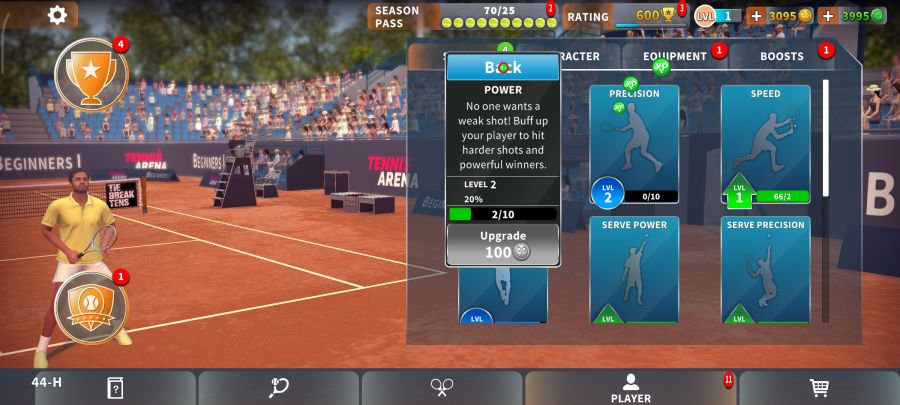
Task: Upgrade Power for 100 coins
Action: (503, 244)
